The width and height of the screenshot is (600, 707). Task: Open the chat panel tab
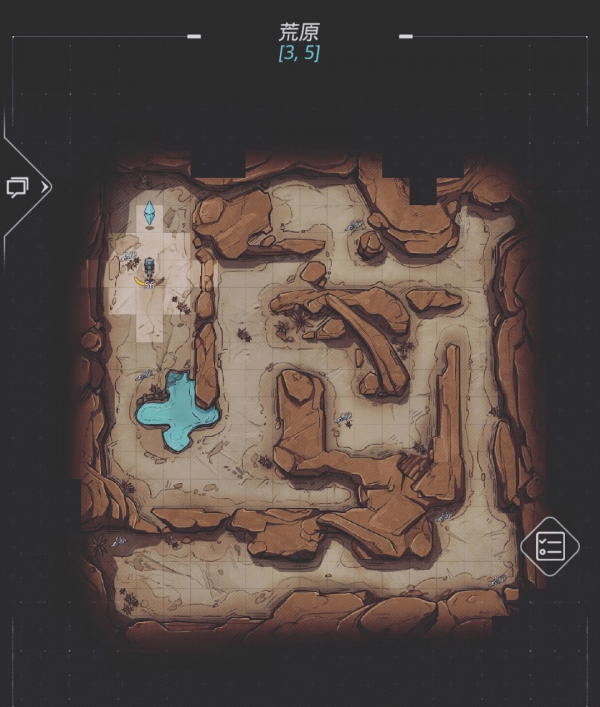(x=19, y=187)
